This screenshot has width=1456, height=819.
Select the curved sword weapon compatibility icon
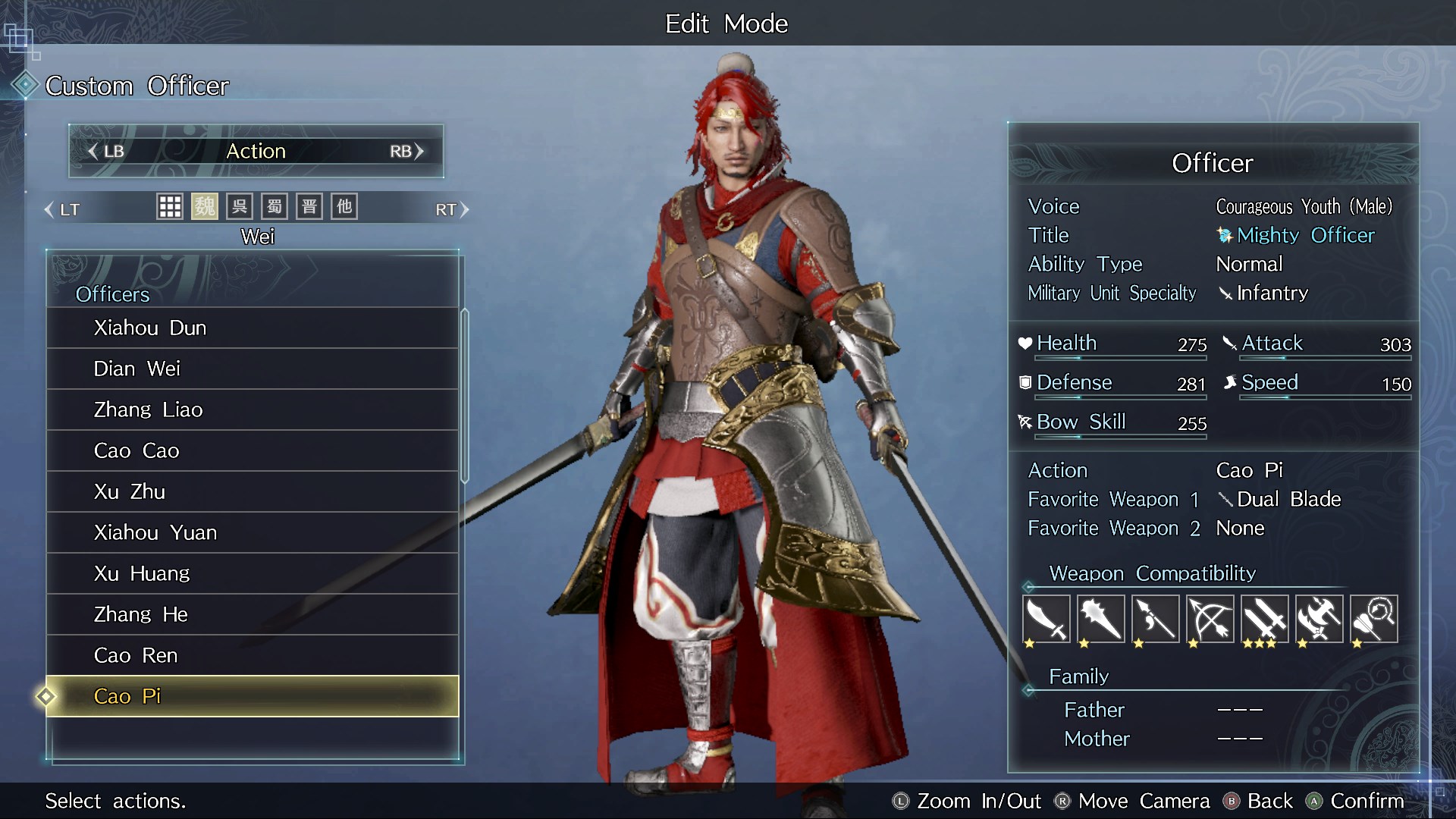(x=1046, y=620)
